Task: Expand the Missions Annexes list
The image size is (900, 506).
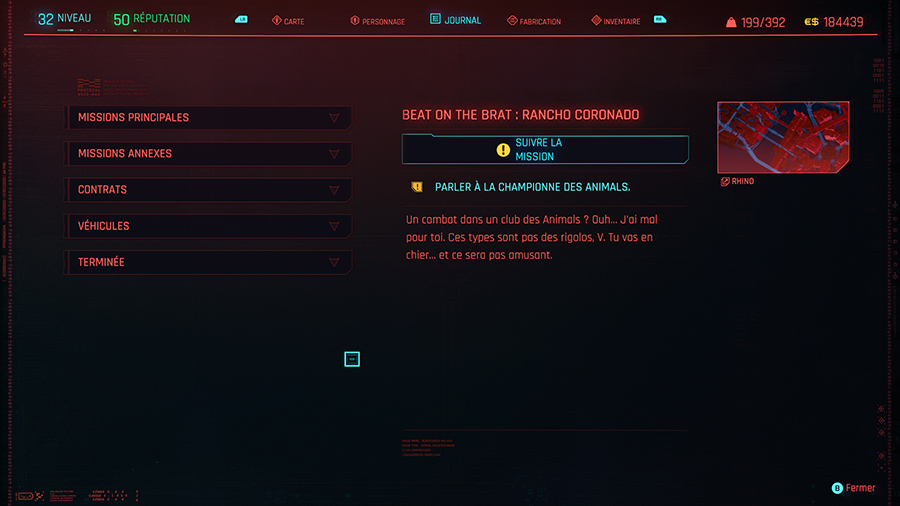Action: pos(208,154)
